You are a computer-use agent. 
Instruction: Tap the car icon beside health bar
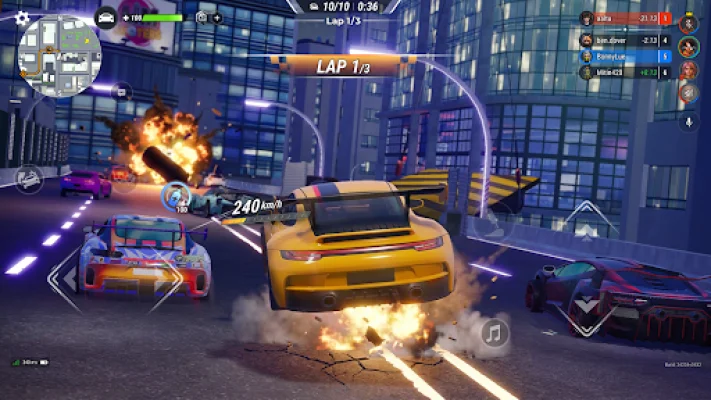pos(106,17)
